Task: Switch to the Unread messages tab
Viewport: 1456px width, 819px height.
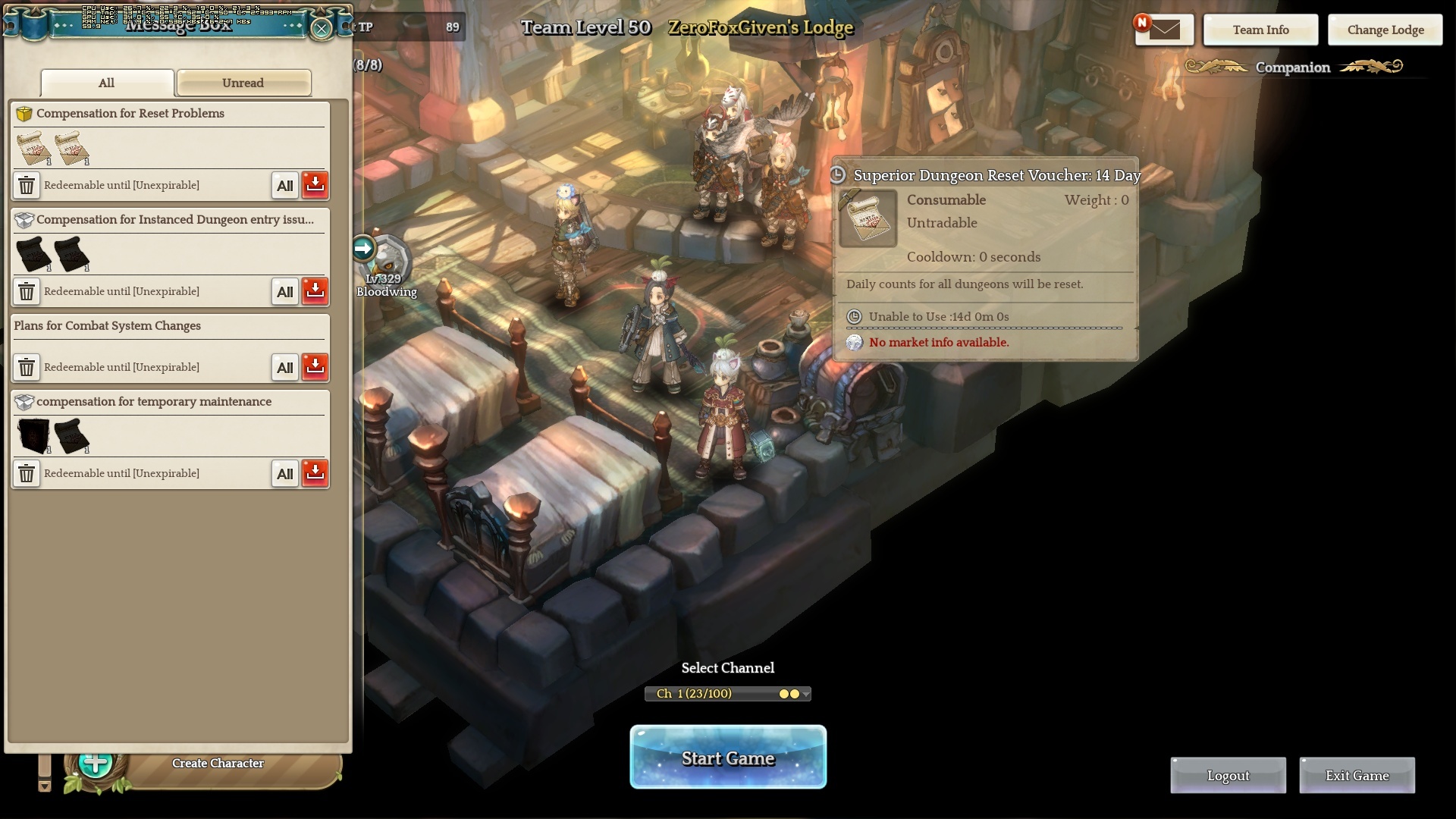Action: point(243,83)
